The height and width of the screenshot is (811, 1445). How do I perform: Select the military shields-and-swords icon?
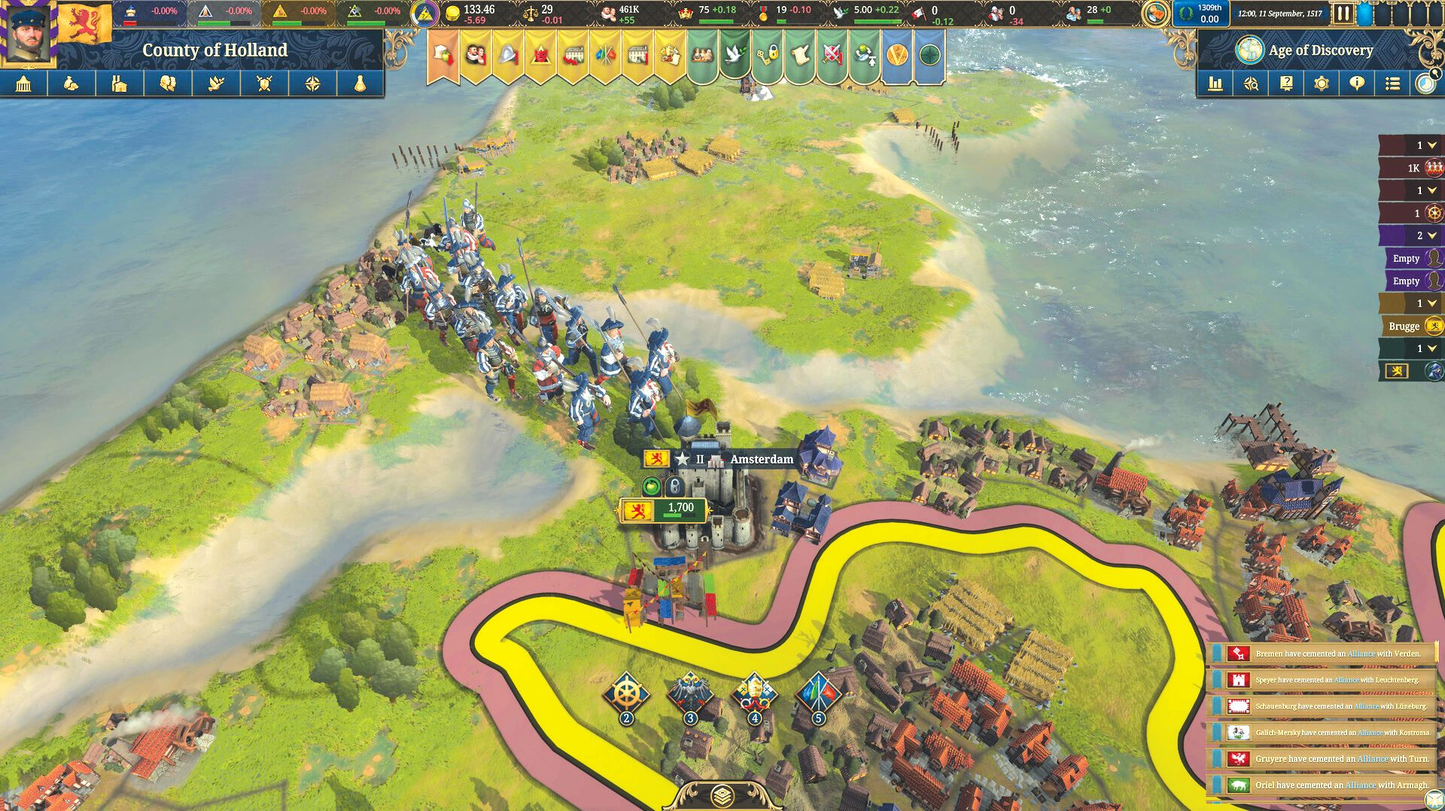[263, 84]
